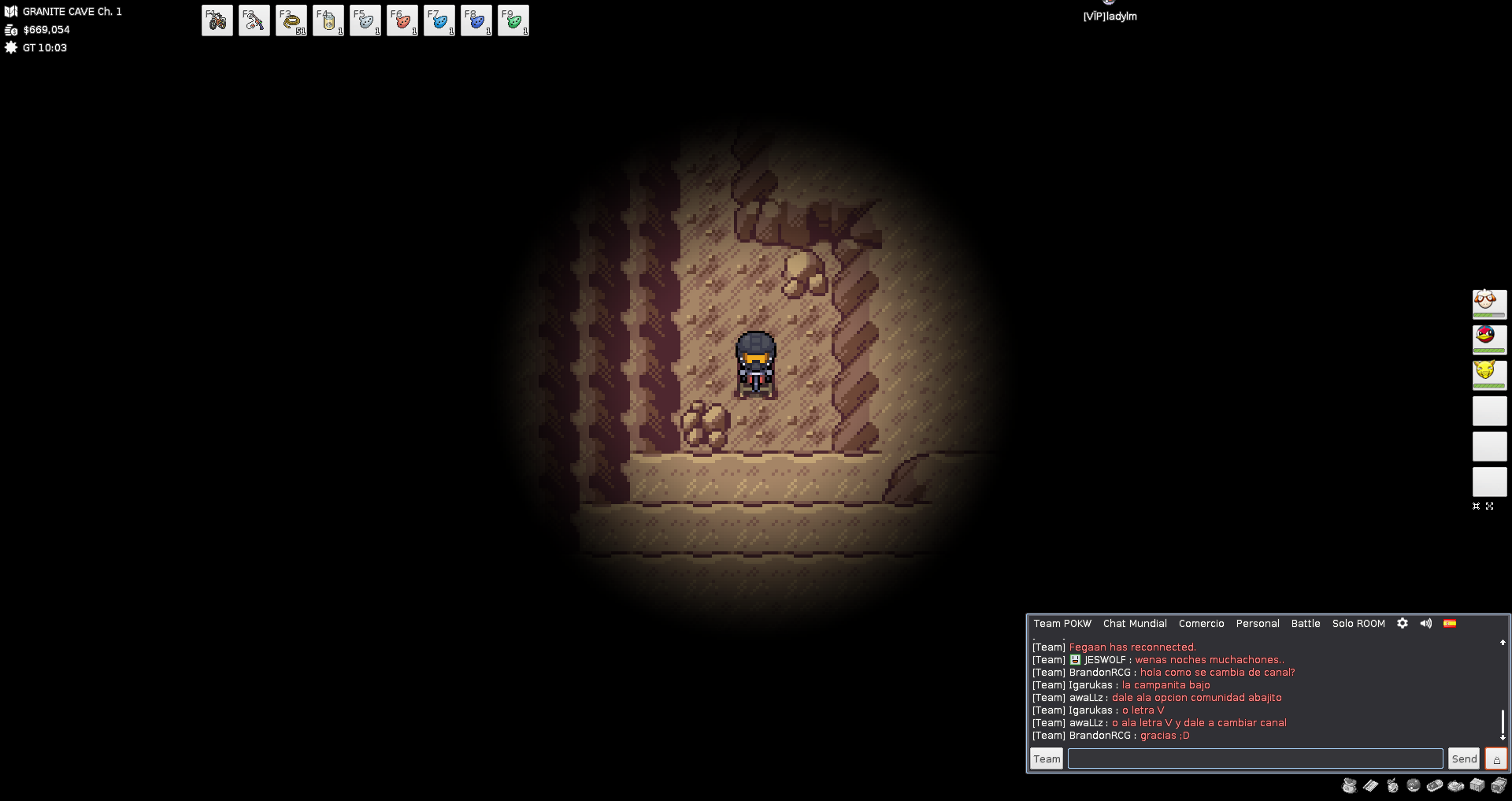Click the chat message input field

coord(1254,758)
